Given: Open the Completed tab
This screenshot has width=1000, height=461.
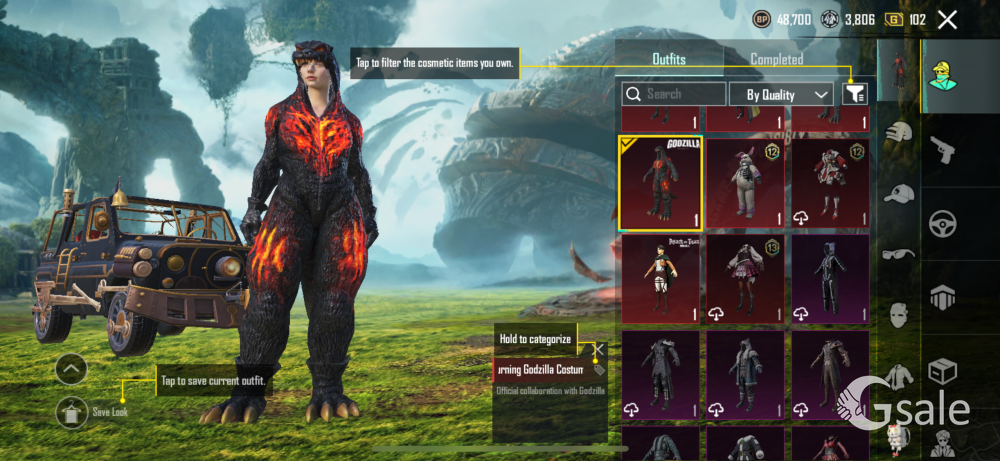Looking at the screenshot, I should 777,59.
